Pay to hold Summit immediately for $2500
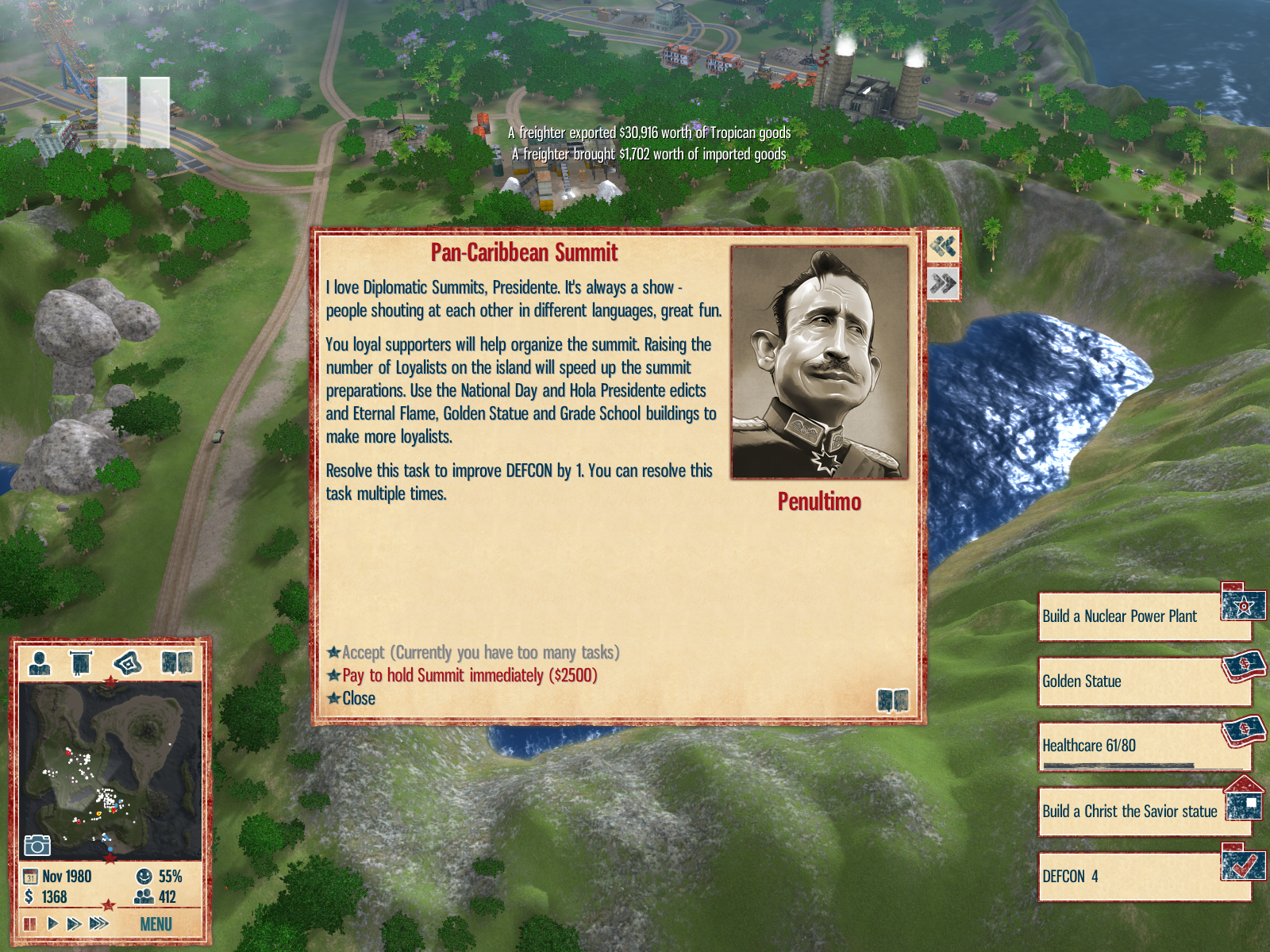 [x=469, y=676]
